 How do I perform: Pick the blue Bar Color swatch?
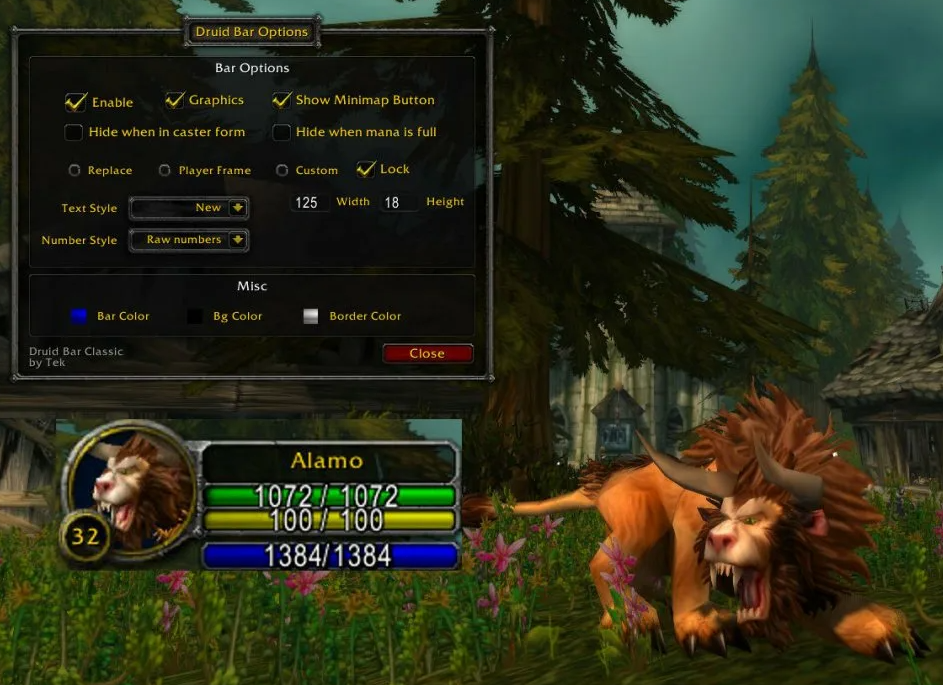click(79, 316)
